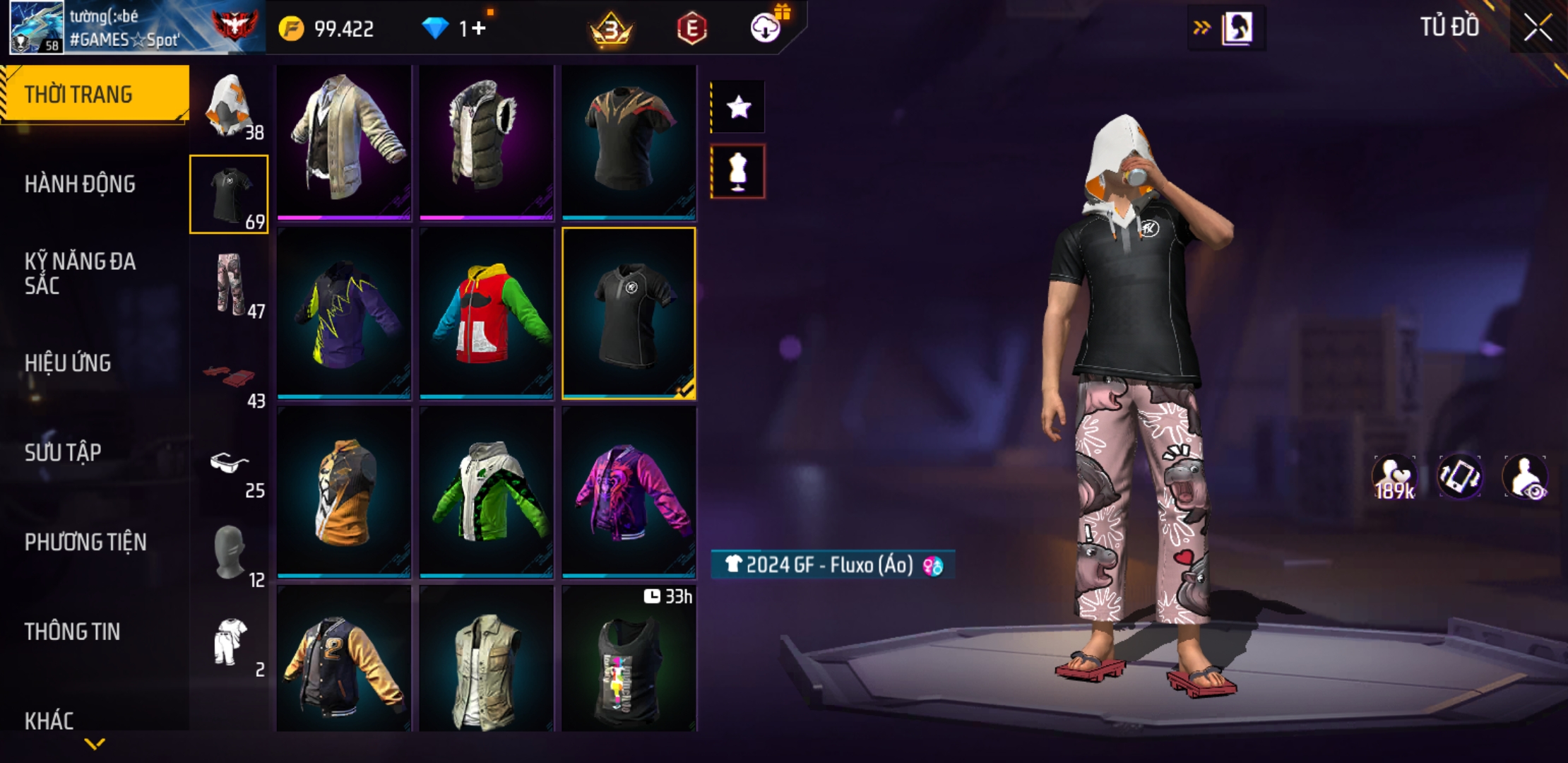Equip the beige cardigan jacket

point(344,141)
